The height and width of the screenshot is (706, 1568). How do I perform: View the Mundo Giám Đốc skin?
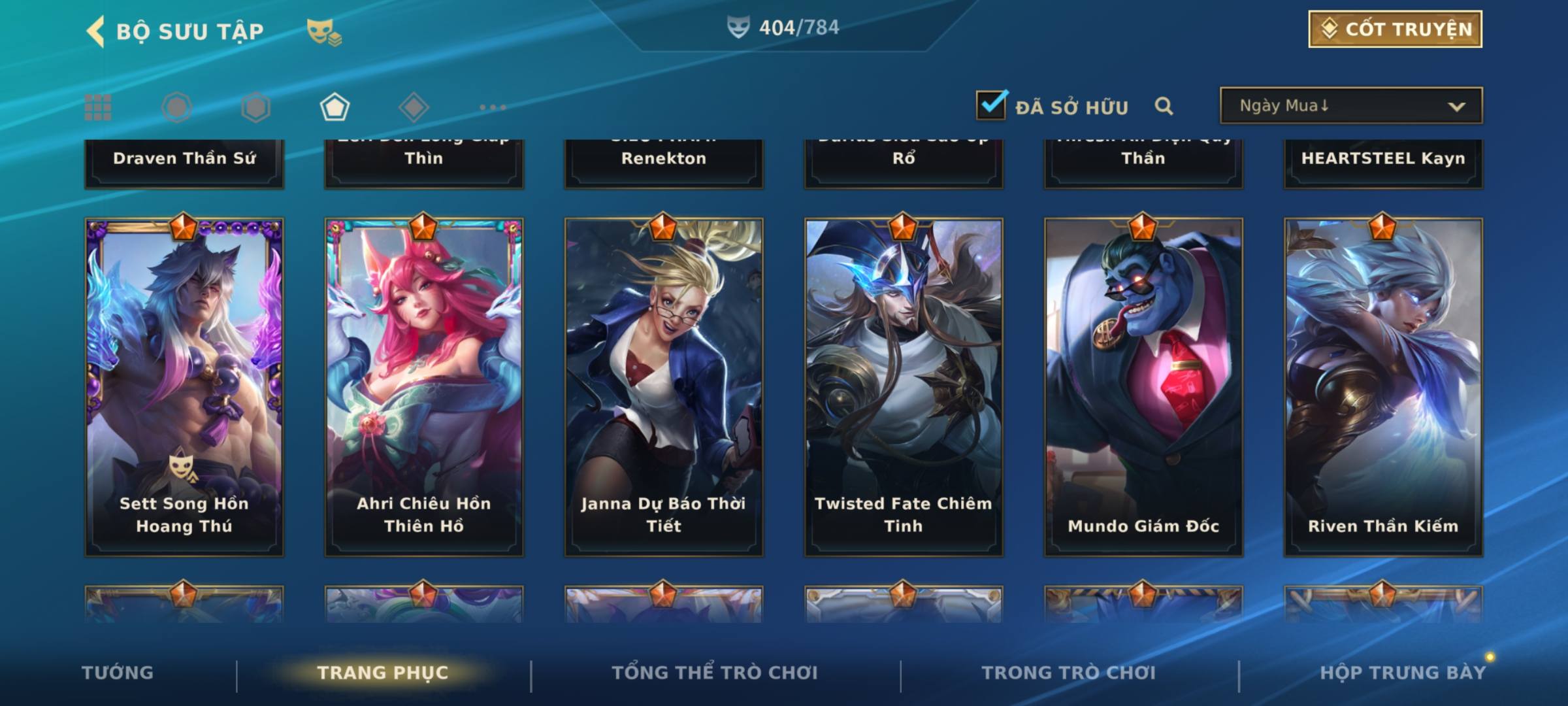[1143, 387]
